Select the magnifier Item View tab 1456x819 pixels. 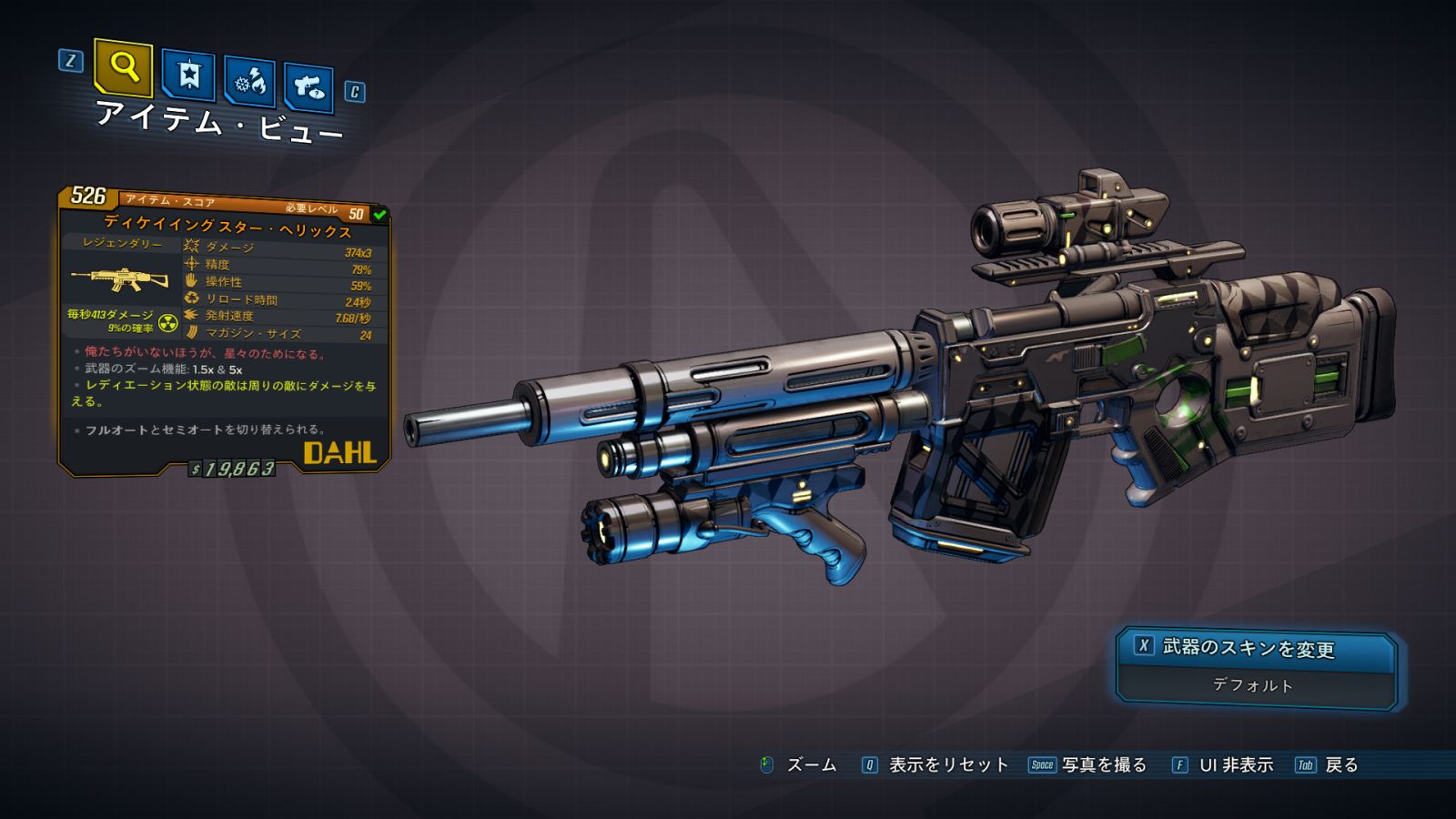click(123, 67)
